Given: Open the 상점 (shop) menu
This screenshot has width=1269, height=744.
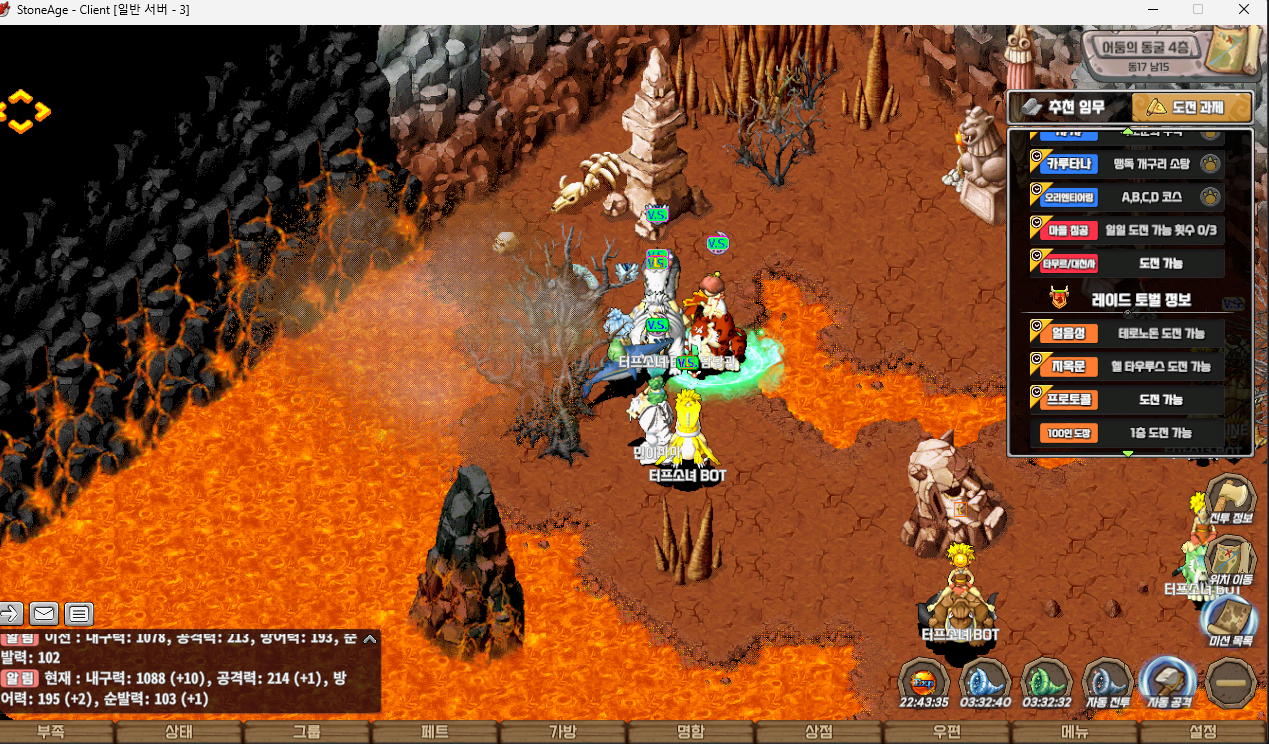Looking at the screenshot, I should coord(819,732).
